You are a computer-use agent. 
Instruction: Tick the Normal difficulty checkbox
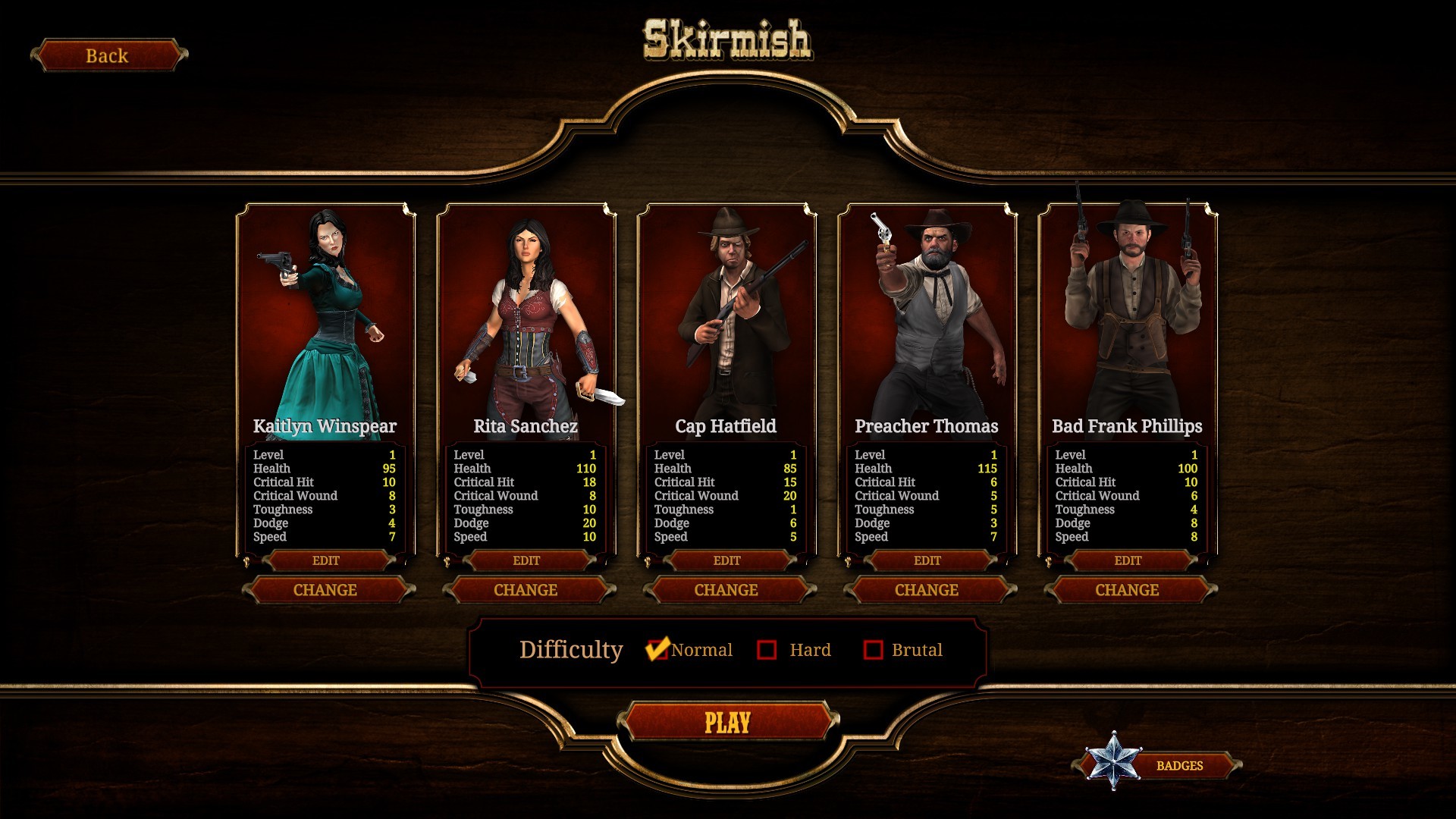pos(657,650)
